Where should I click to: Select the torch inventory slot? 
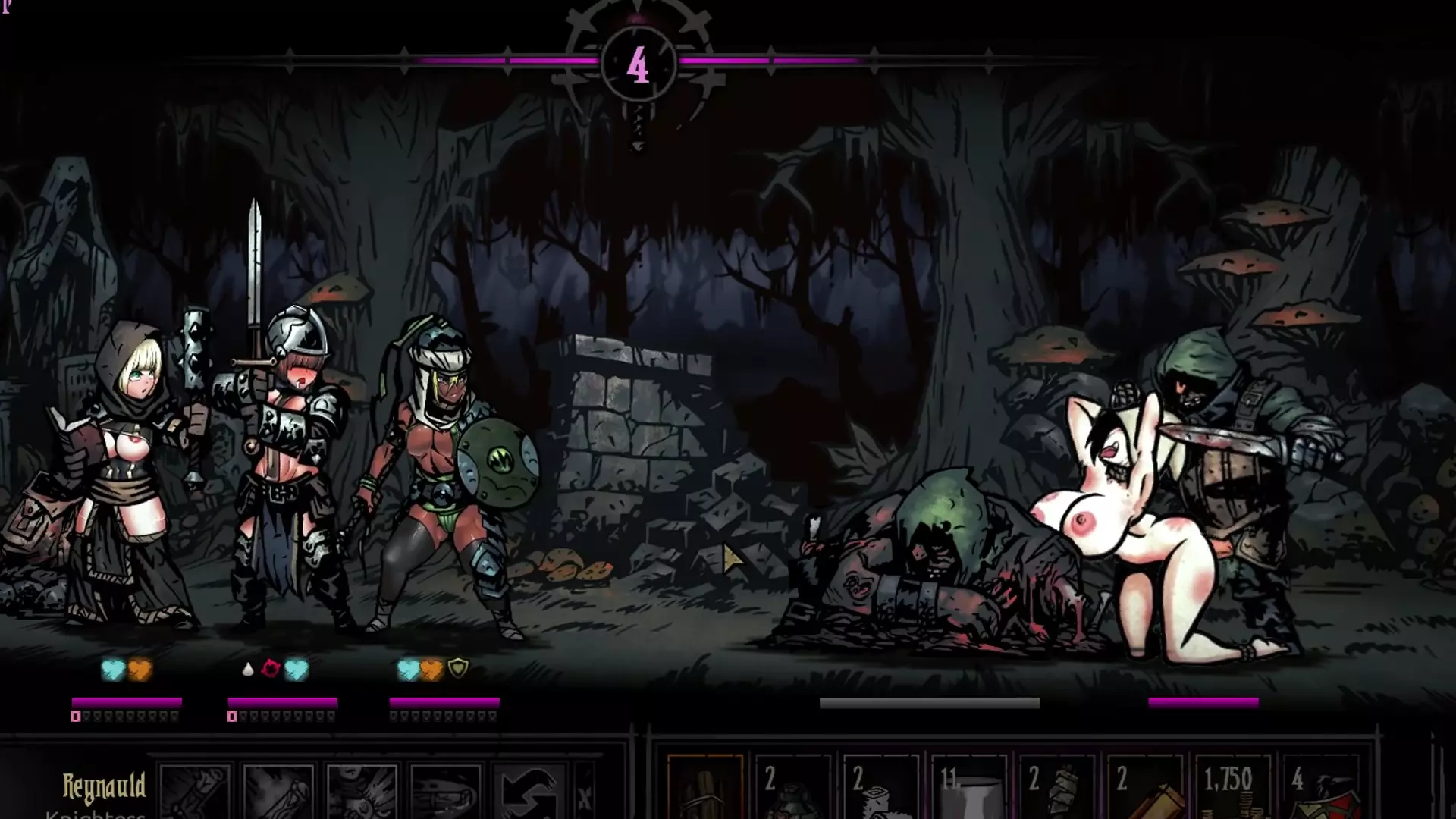[x=704, y=790]
